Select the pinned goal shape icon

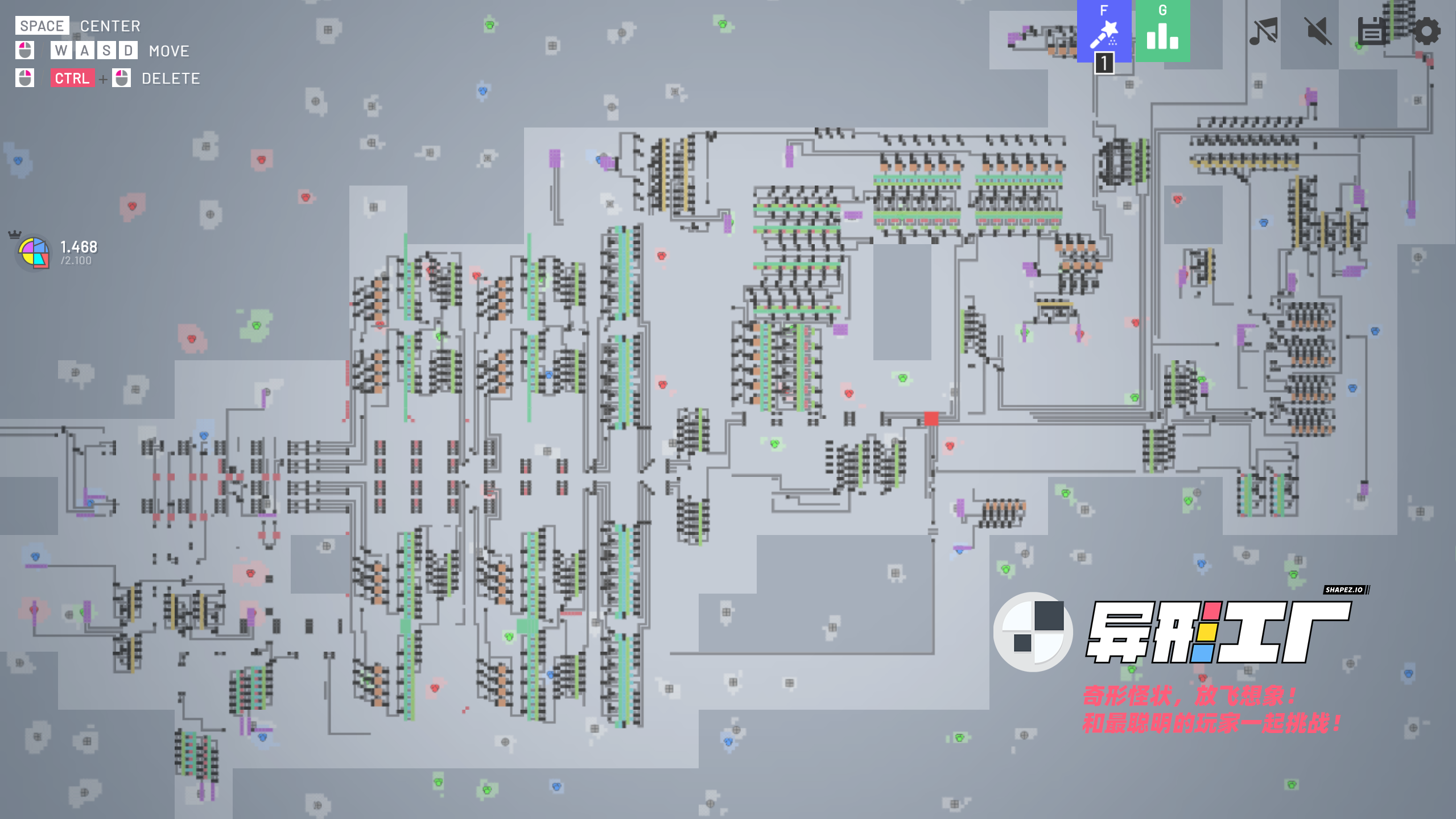(34, 252)
